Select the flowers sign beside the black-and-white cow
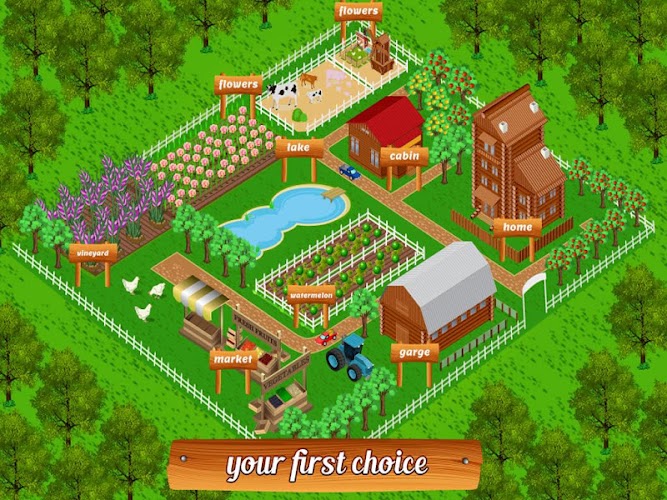The height and width of the screenshot is (500, 667). [x=238, y=84]
